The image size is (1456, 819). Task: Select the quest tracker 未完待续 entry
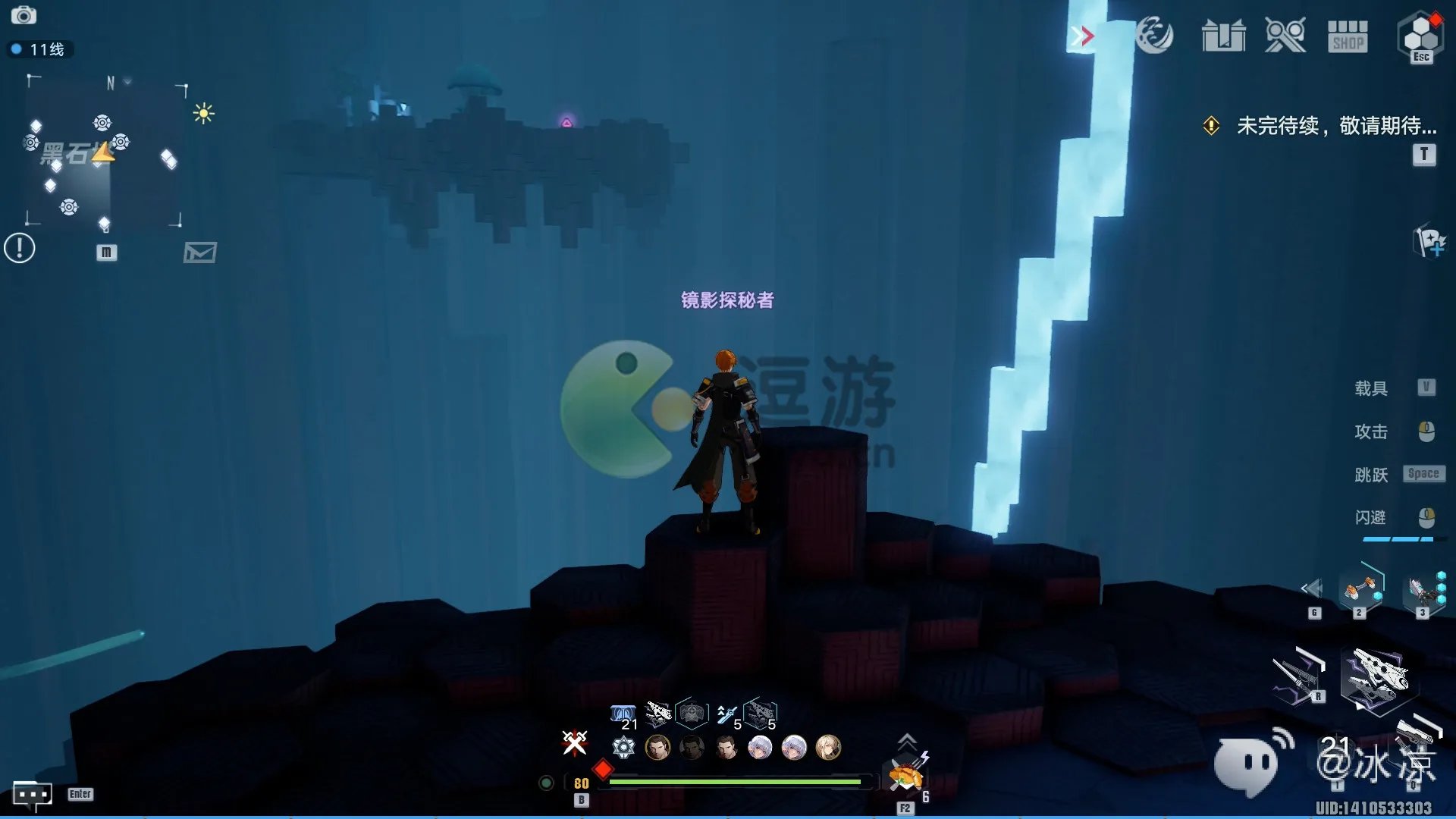click(1335, 126)
